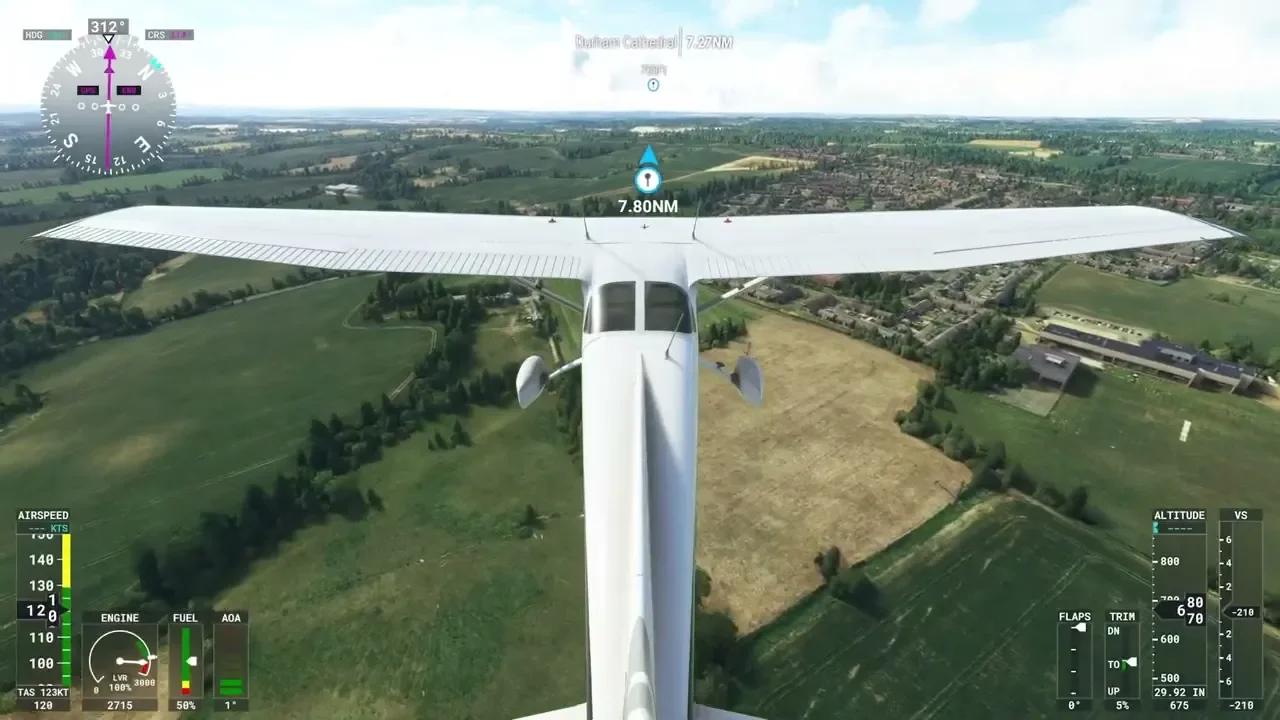Image resolution: width=1280 pixels, height=720 pixels.
Task: Expand the VS vertical speed panel
Action: [x=1241, y=514]
